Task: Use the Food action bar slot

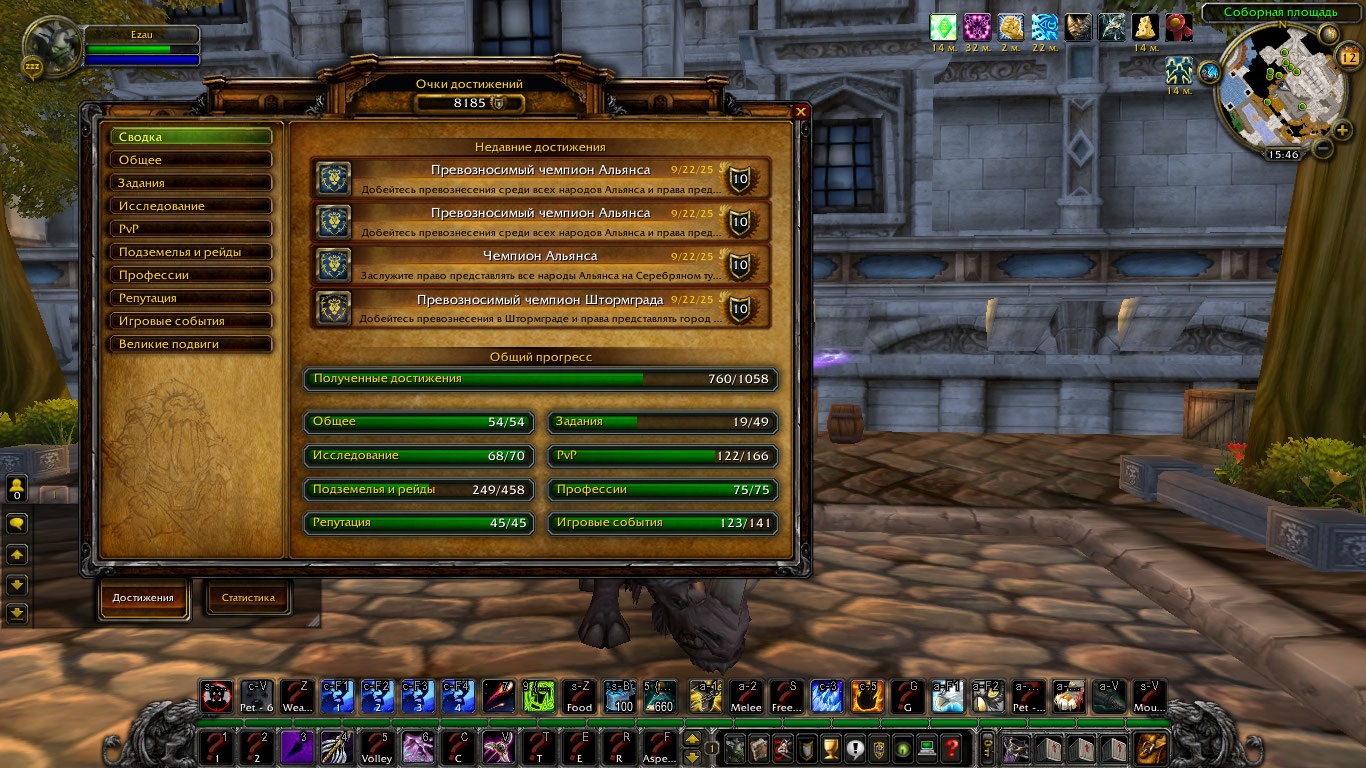Action: (579, 696)
